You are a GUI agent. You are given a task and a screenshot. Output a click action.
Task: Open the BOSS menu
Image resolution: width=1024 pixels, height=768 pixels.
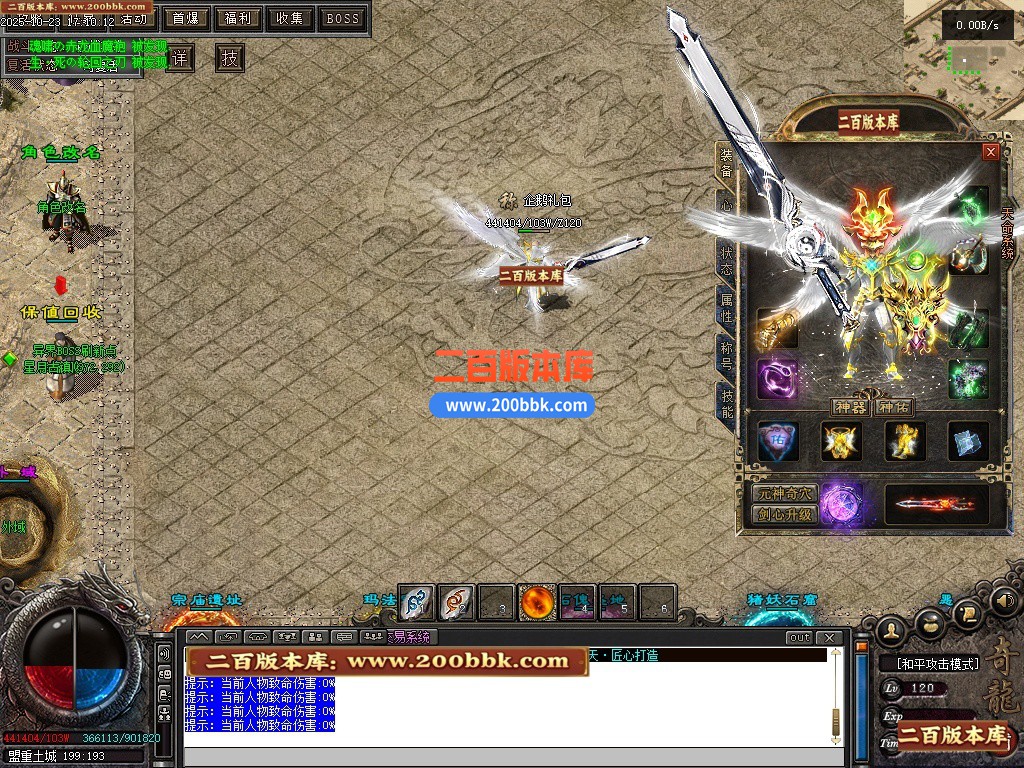click(x=343, y=18)
